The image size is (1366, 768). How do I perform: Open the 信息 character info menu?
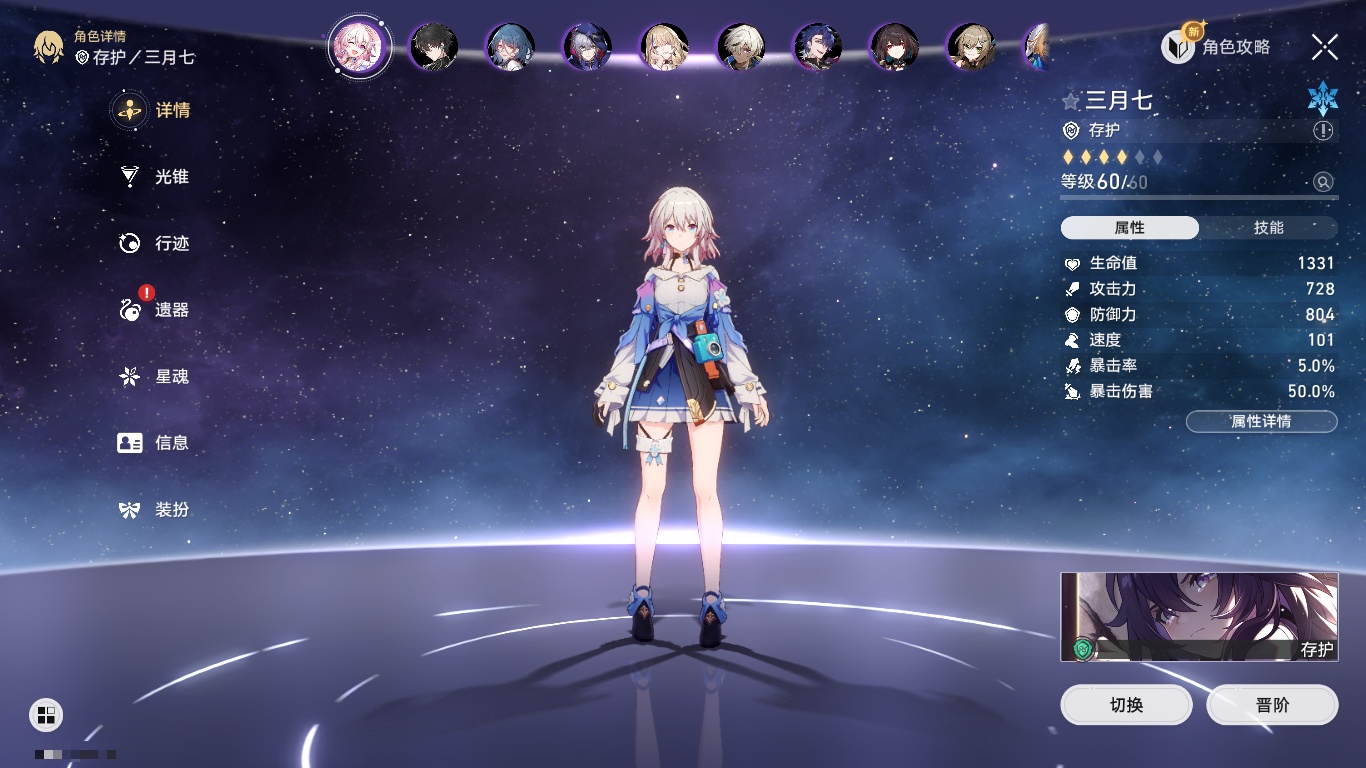point(153,443)
